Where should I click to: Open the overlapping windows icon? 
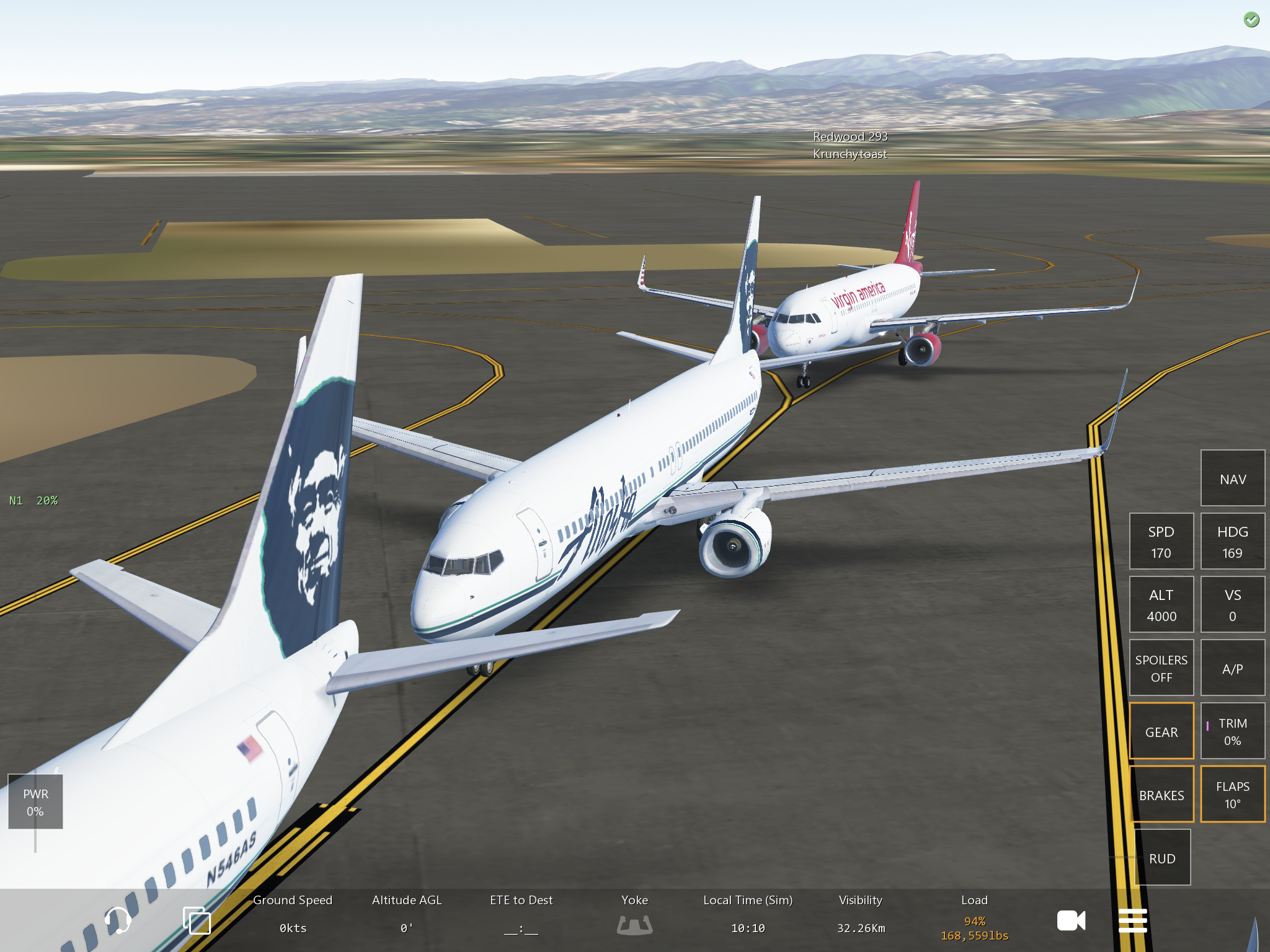[x=197, y=920]
